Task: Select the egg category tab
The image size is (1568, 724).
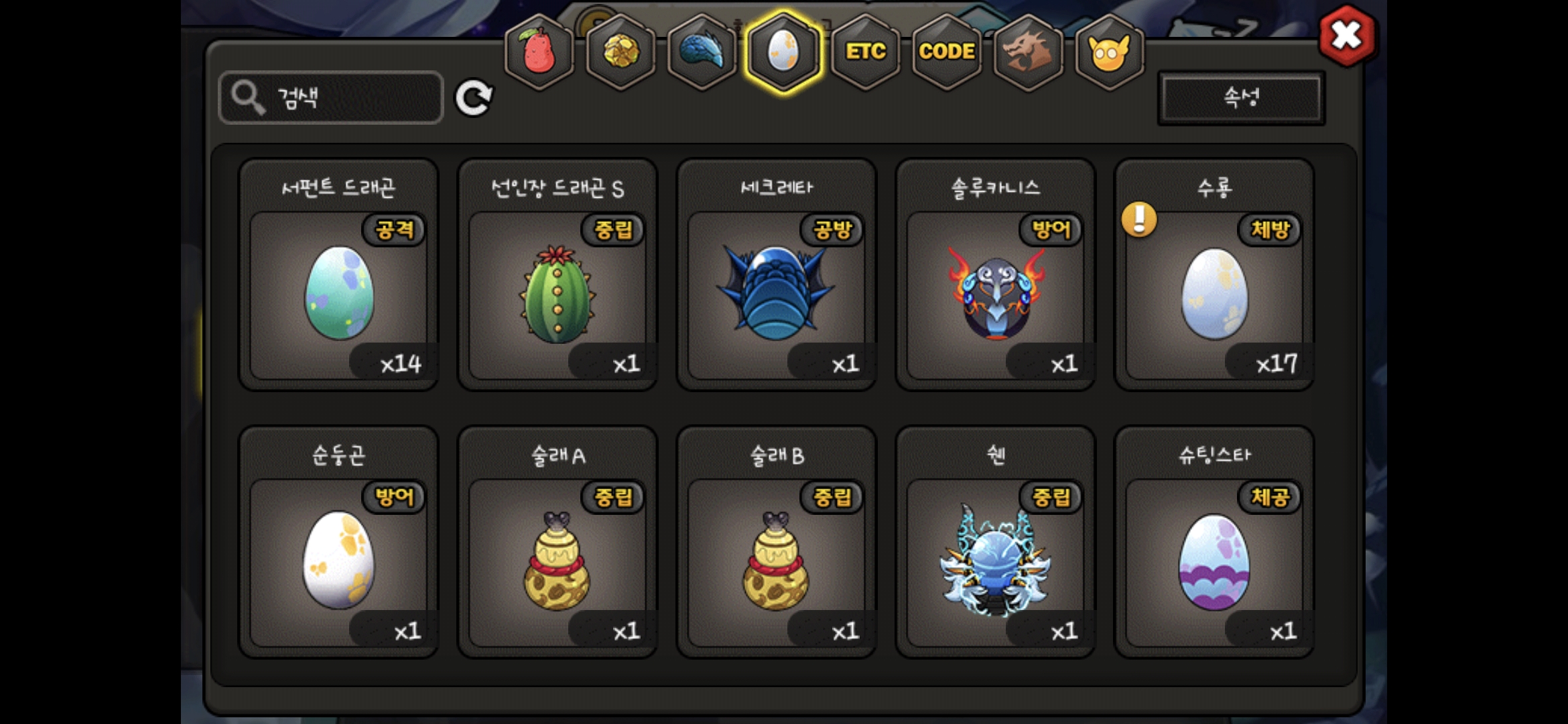Action: tap(783, 52)
